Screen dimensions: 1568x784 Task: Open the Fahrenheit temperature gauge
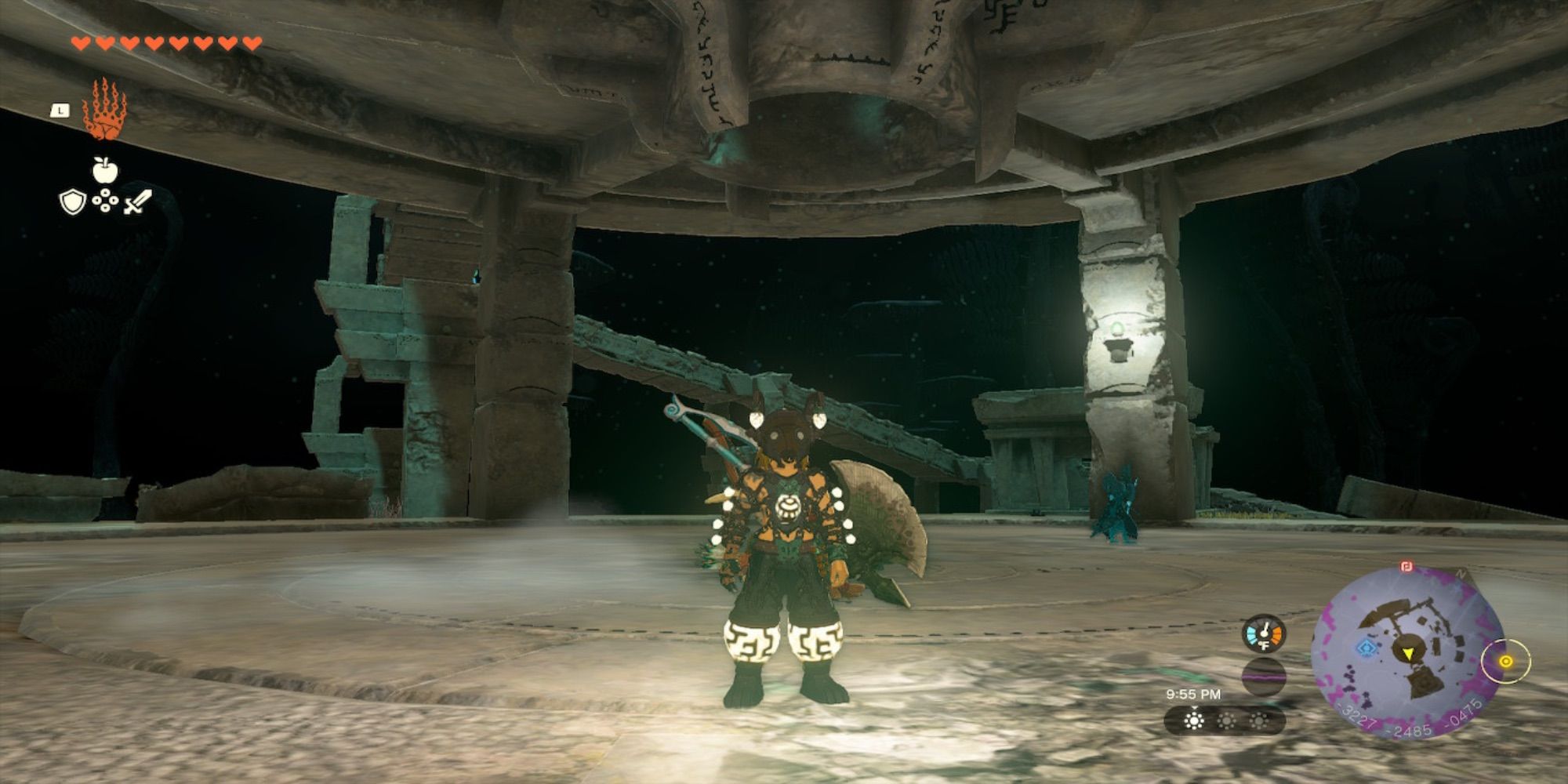click(1264, 633)
